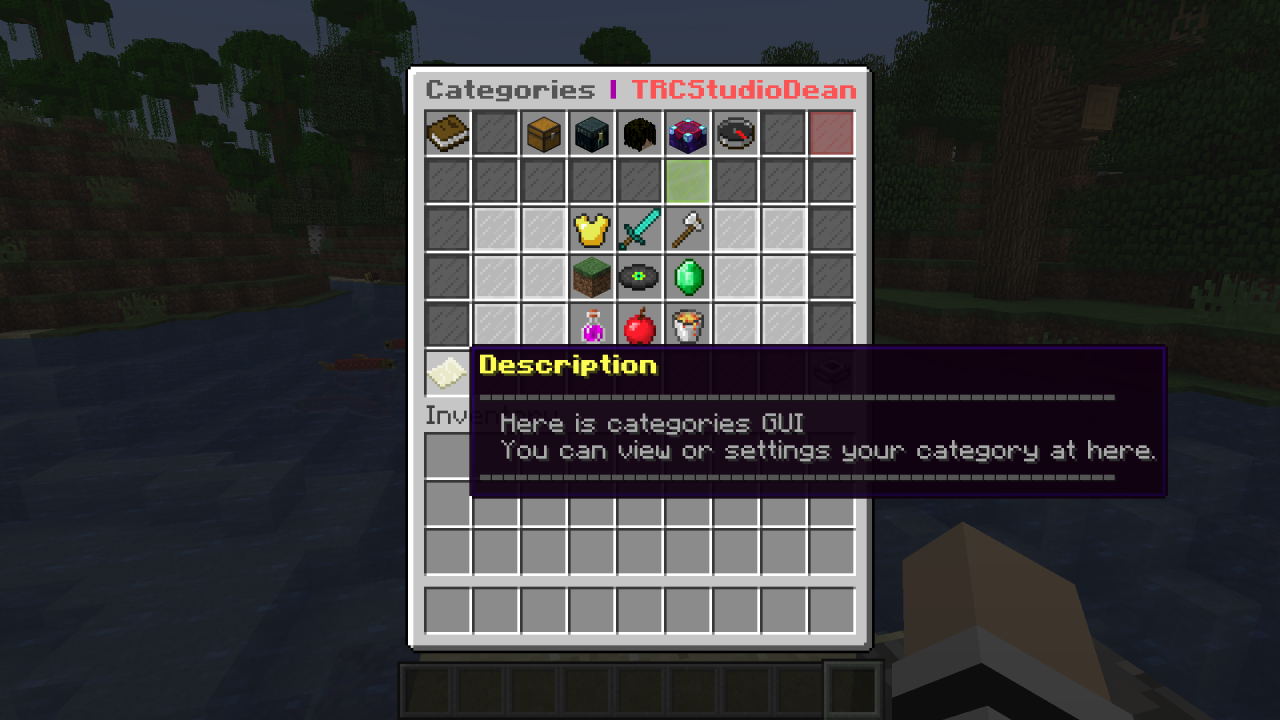
Task: Select the wooden chest icon
Action: click(x=543, y=134)
